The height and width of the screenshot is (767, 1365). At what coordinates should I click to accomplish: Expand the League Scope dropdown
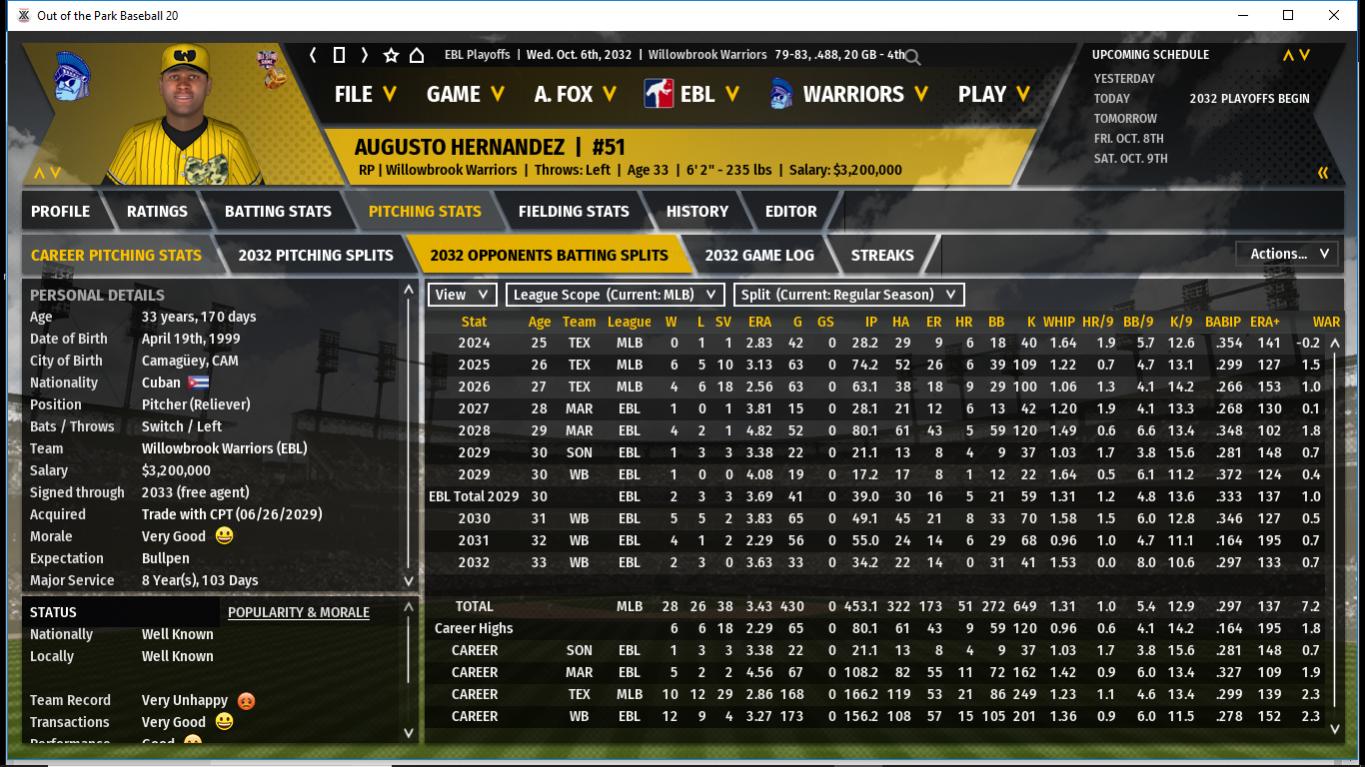point(615,295)
